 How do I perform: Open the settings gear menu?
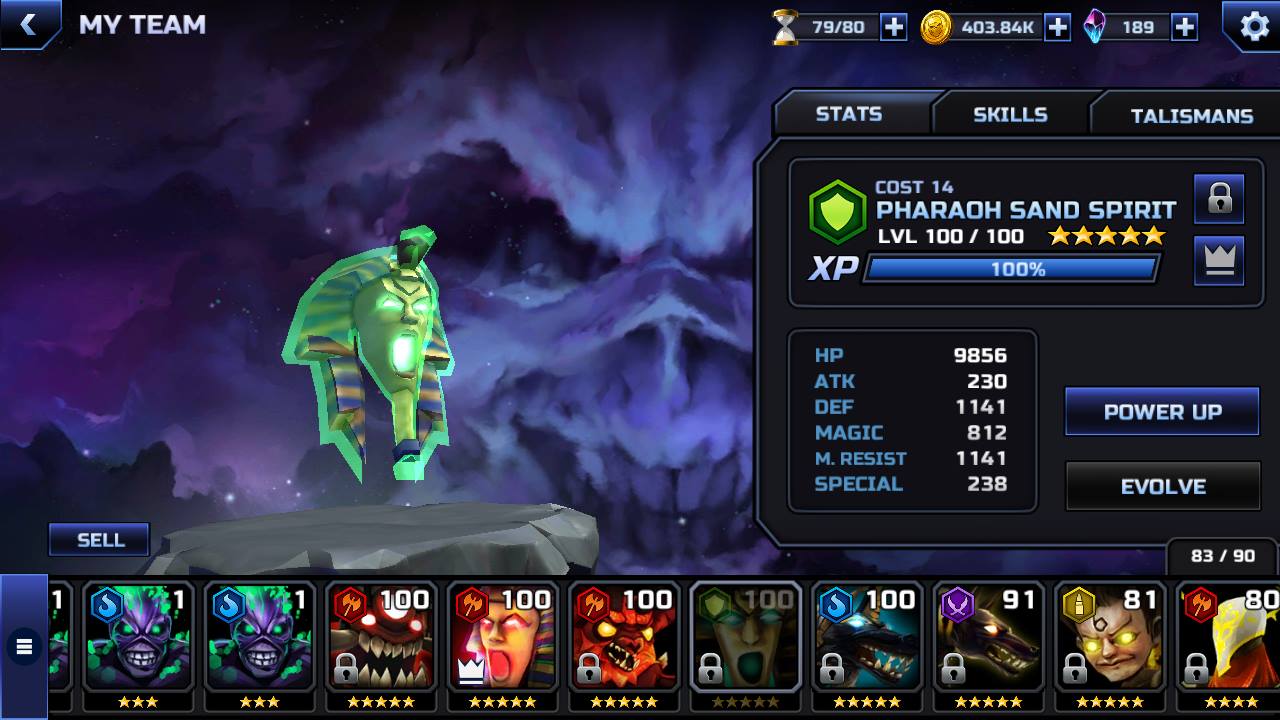click(1253, 26)
